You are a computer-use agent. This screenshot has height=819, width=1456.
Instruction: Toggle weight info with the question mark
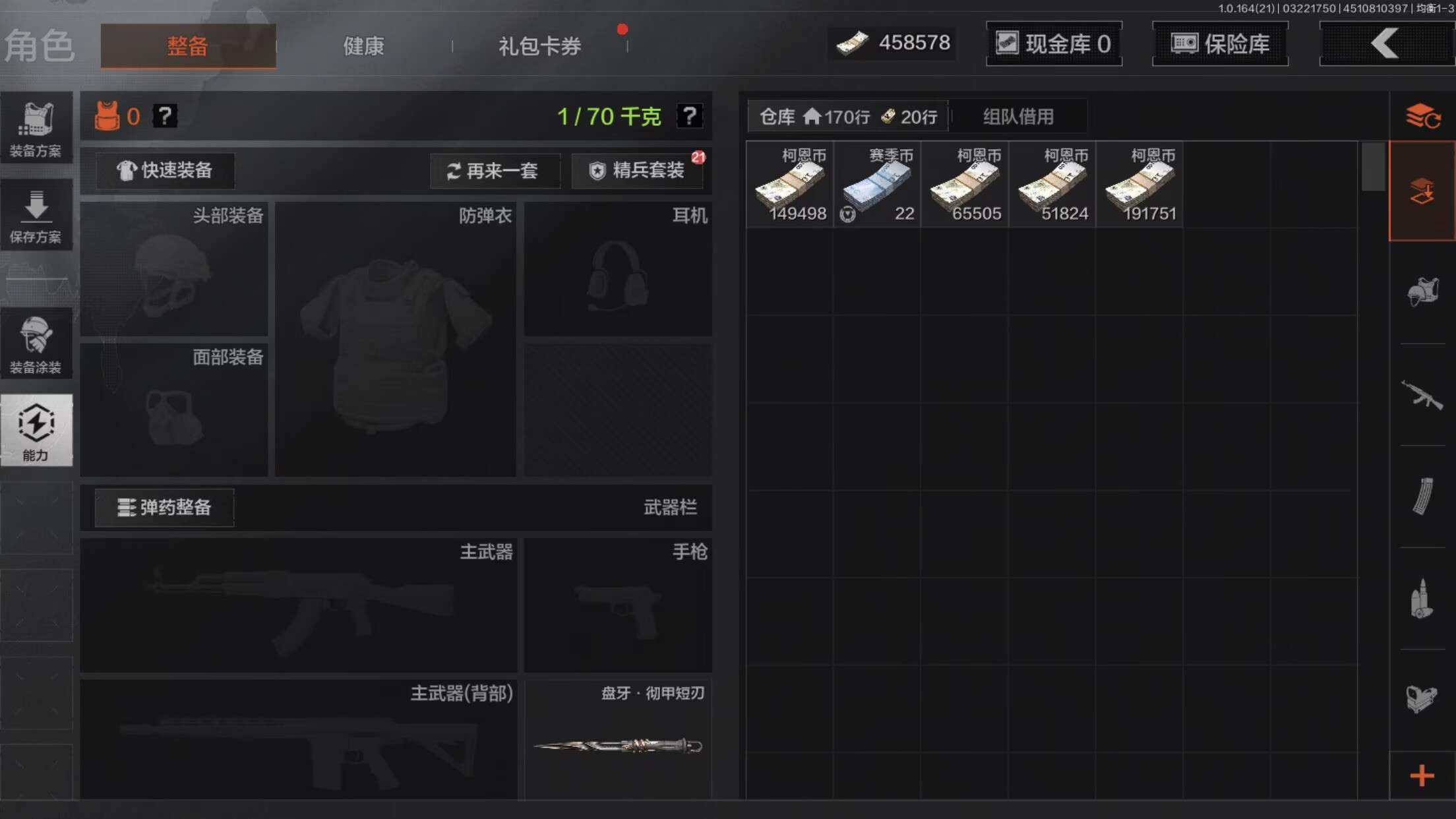[690, 116]
